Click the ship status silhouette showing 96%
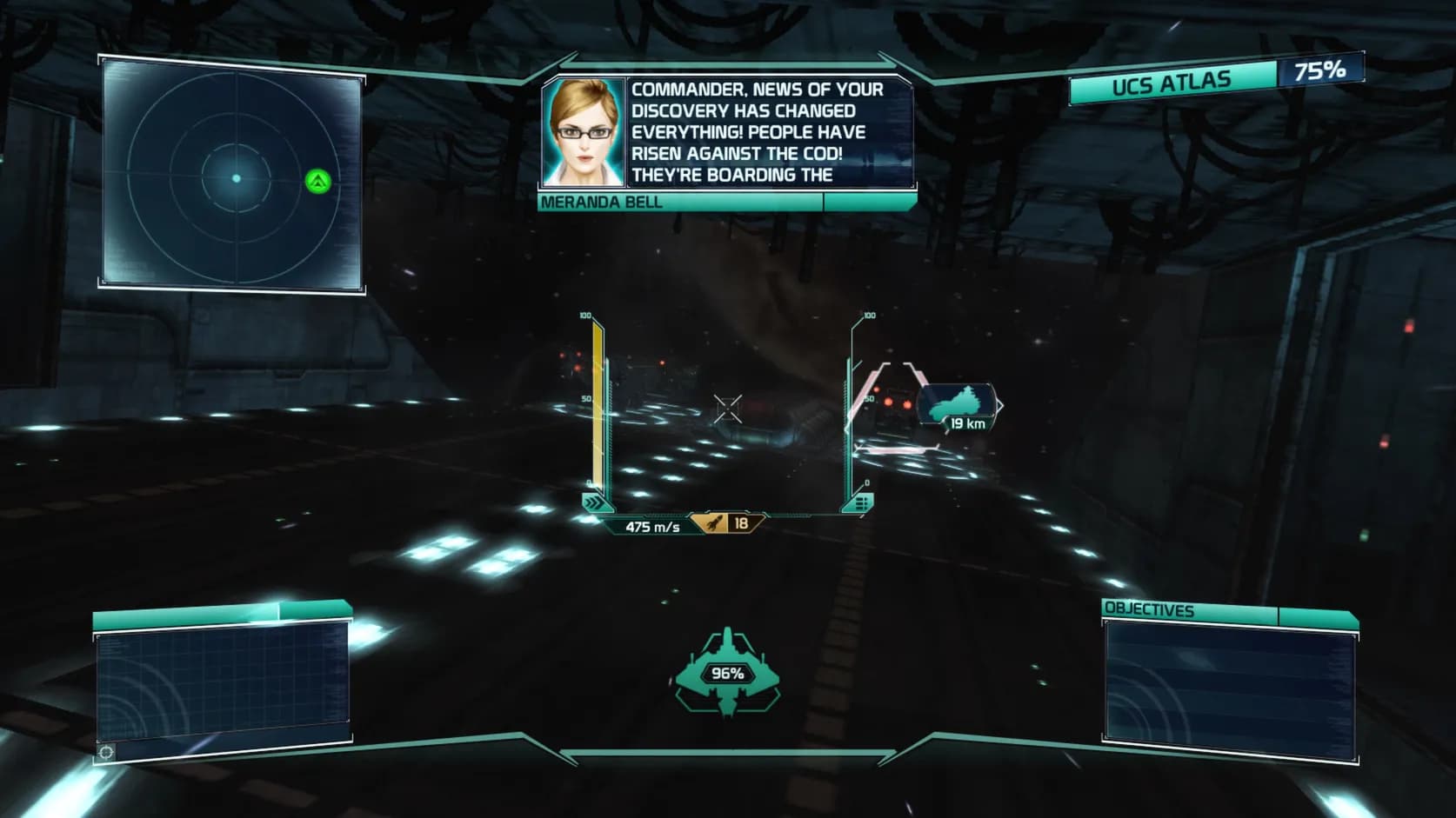 [x=728, y=672]
